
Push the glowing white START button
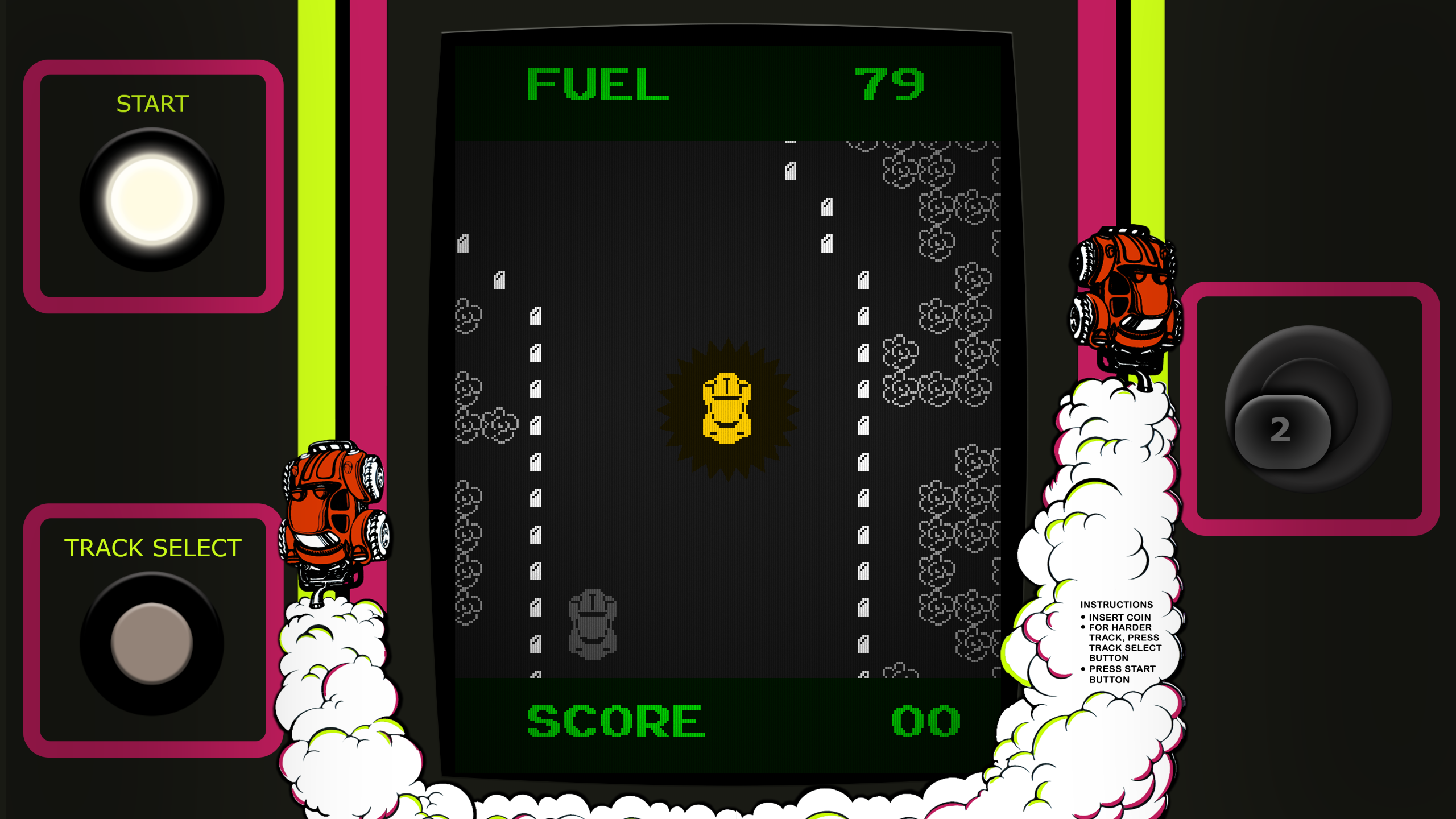coord(152,200)
